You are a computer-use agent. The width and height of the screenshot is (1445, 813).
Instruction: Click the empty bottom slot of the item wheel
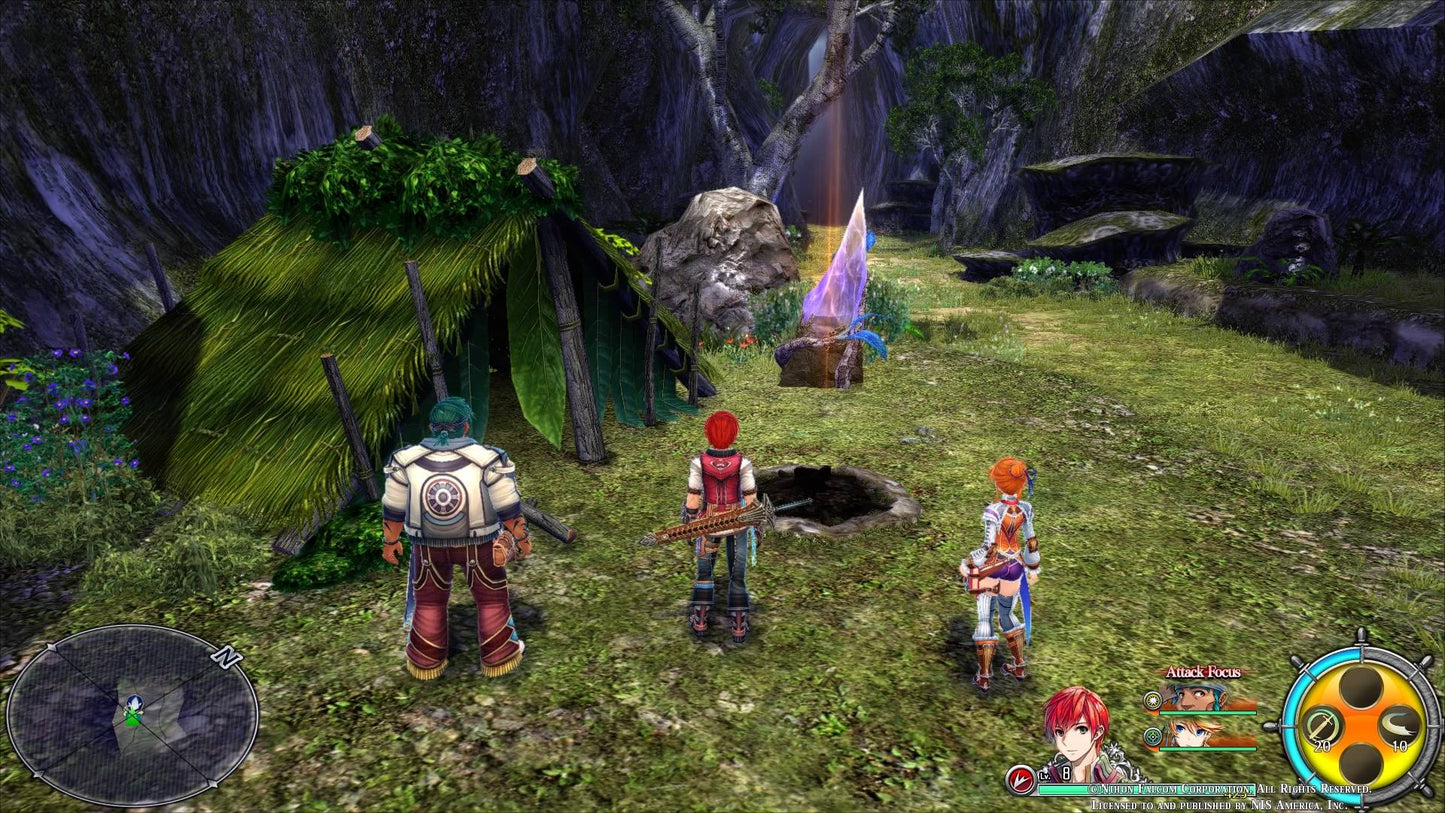point(1360,760)
